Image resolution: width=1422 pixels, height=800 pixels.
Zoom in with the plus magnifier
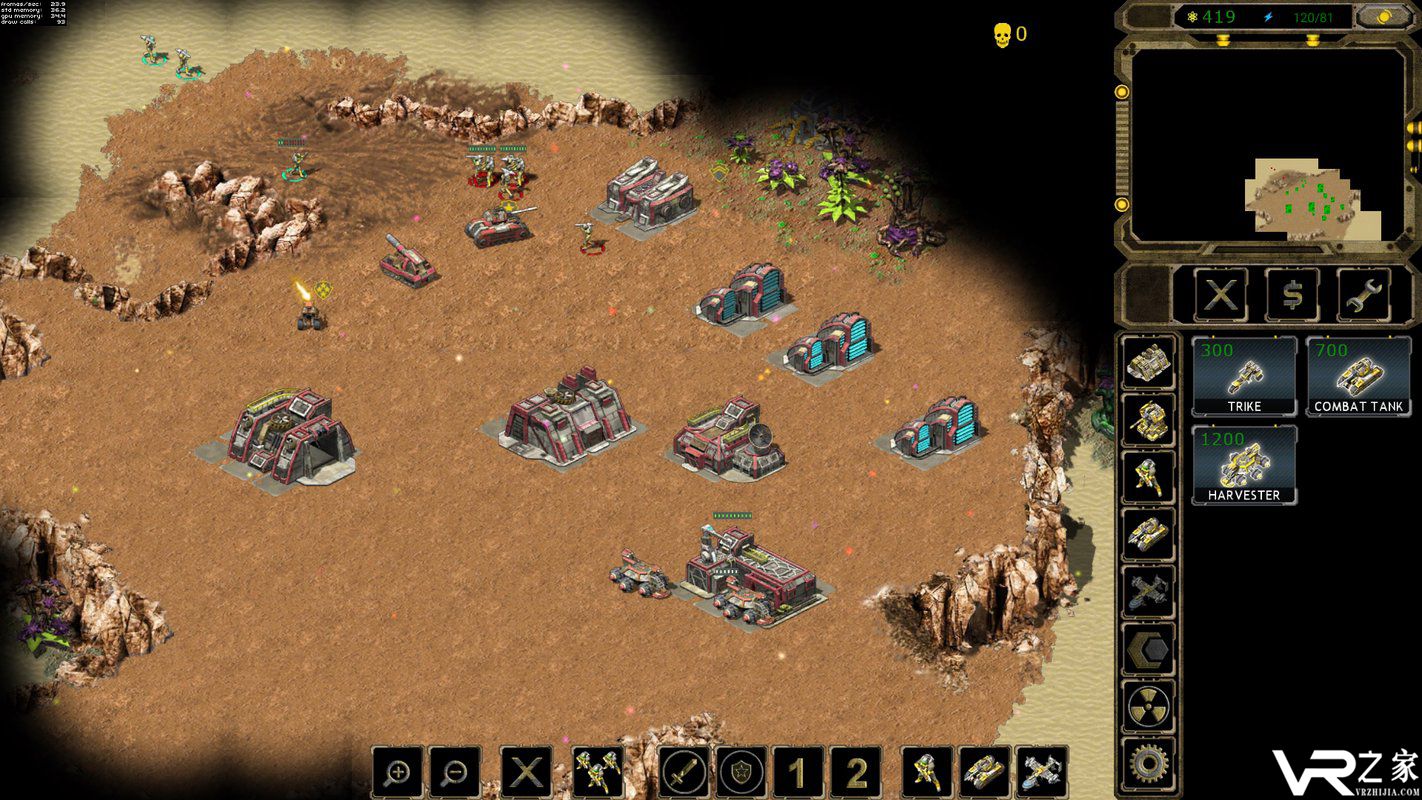[x=398, y=772]
